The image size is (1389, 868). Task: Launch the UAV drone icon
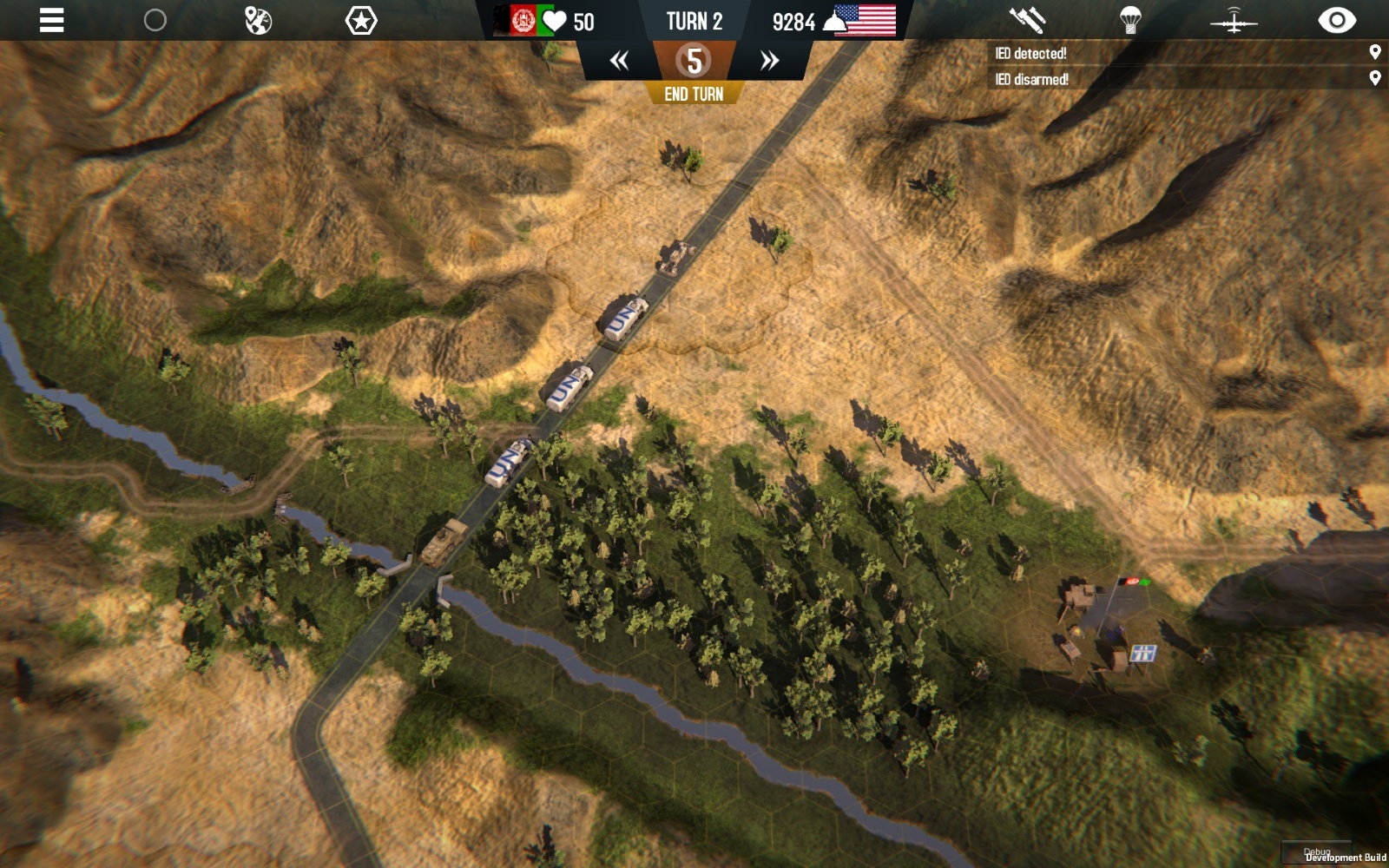click(x=1234, y=20)
